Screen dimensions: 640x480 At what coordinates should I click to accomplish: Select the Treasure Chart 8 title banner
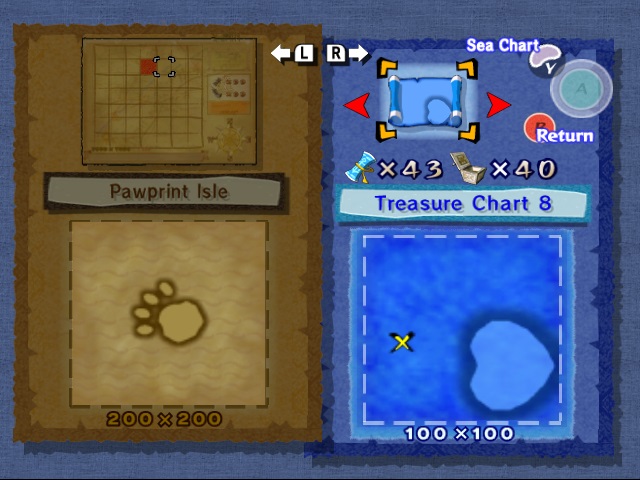pyautogui.click(x=463, y=204)
